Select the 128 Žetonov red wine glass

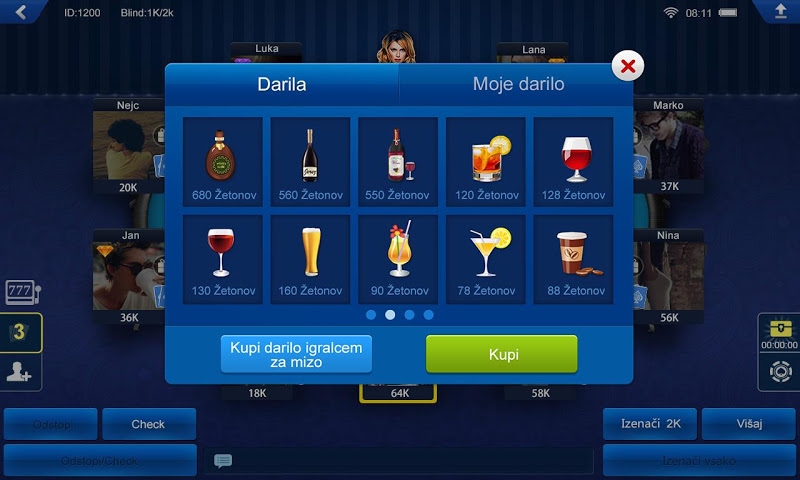(573, 161)
